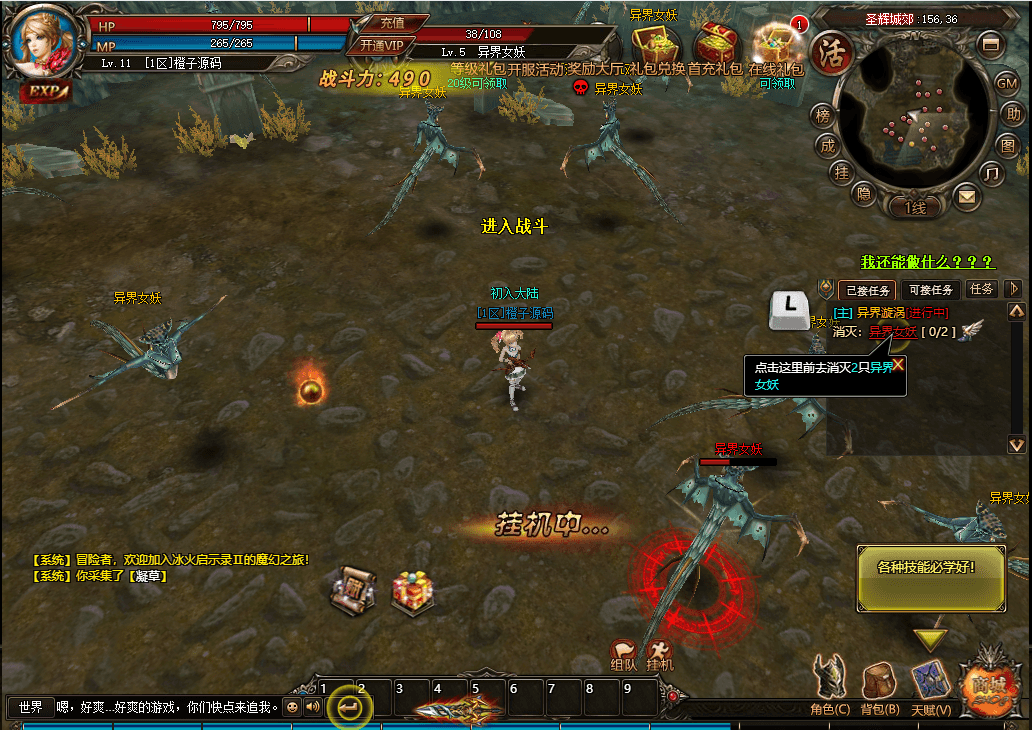This screenshot has height=730, width=1032.
Task: Open the GM button beside minimap
Action: click(1007, 83)
